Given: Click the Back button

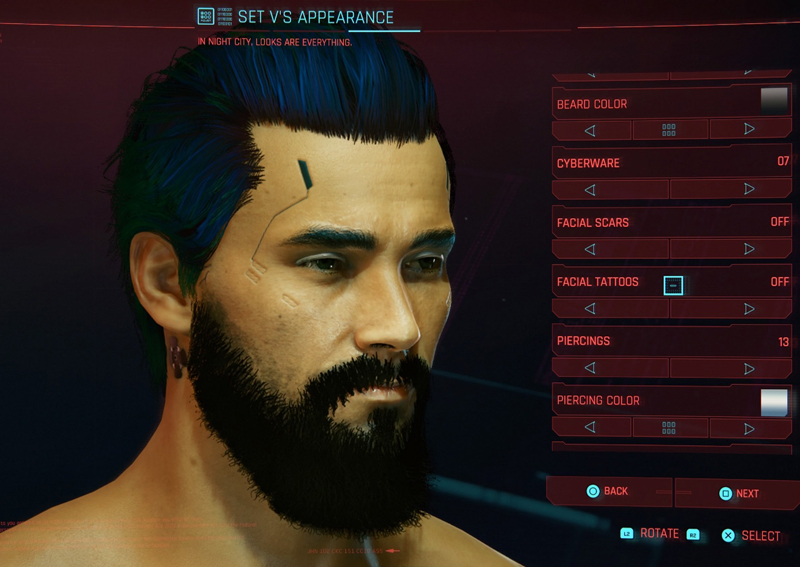Looking at the screenshot, I should (608, 491).
